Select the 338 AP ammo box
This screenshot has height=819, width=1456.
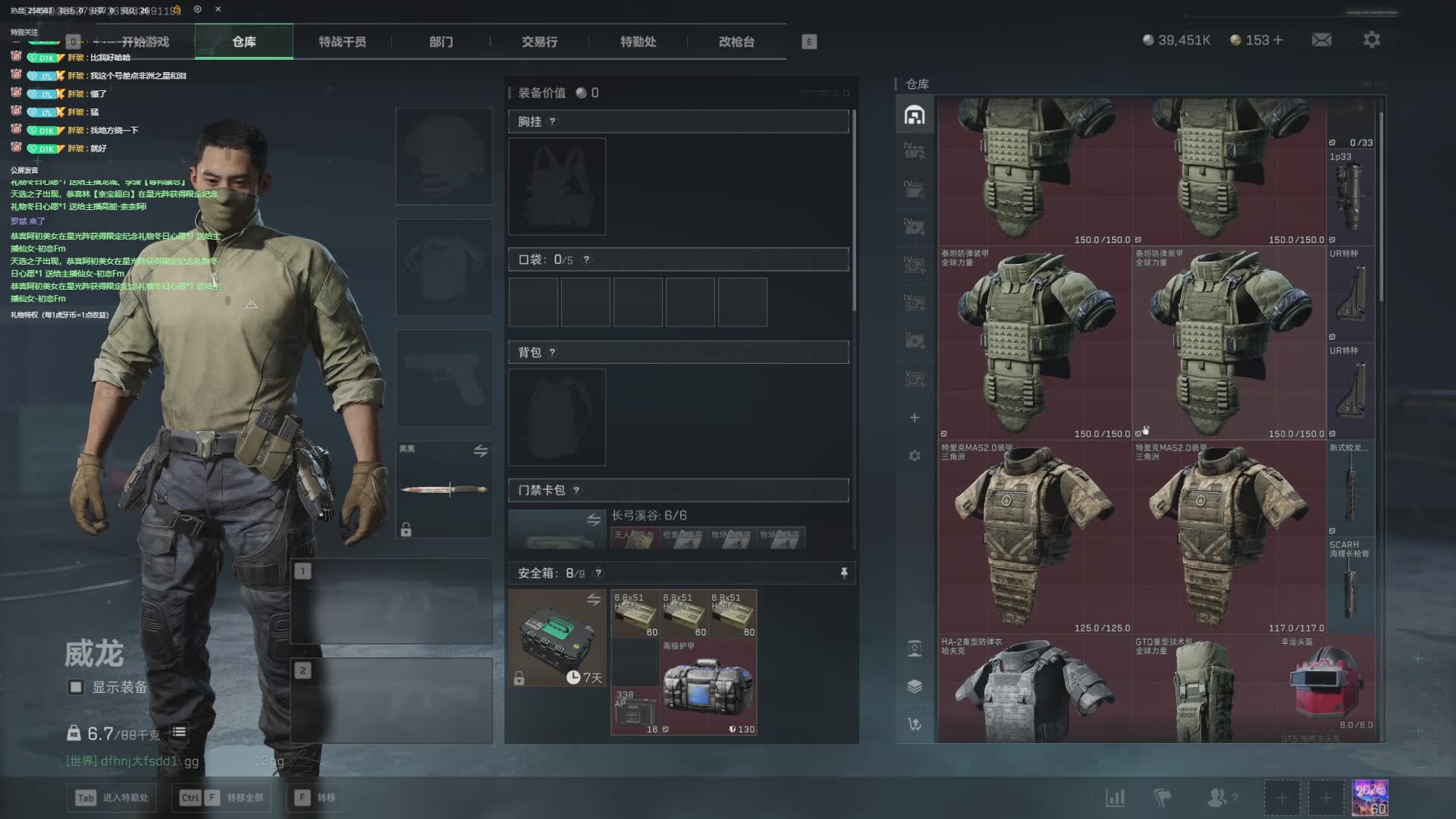[x=635, y=711]
